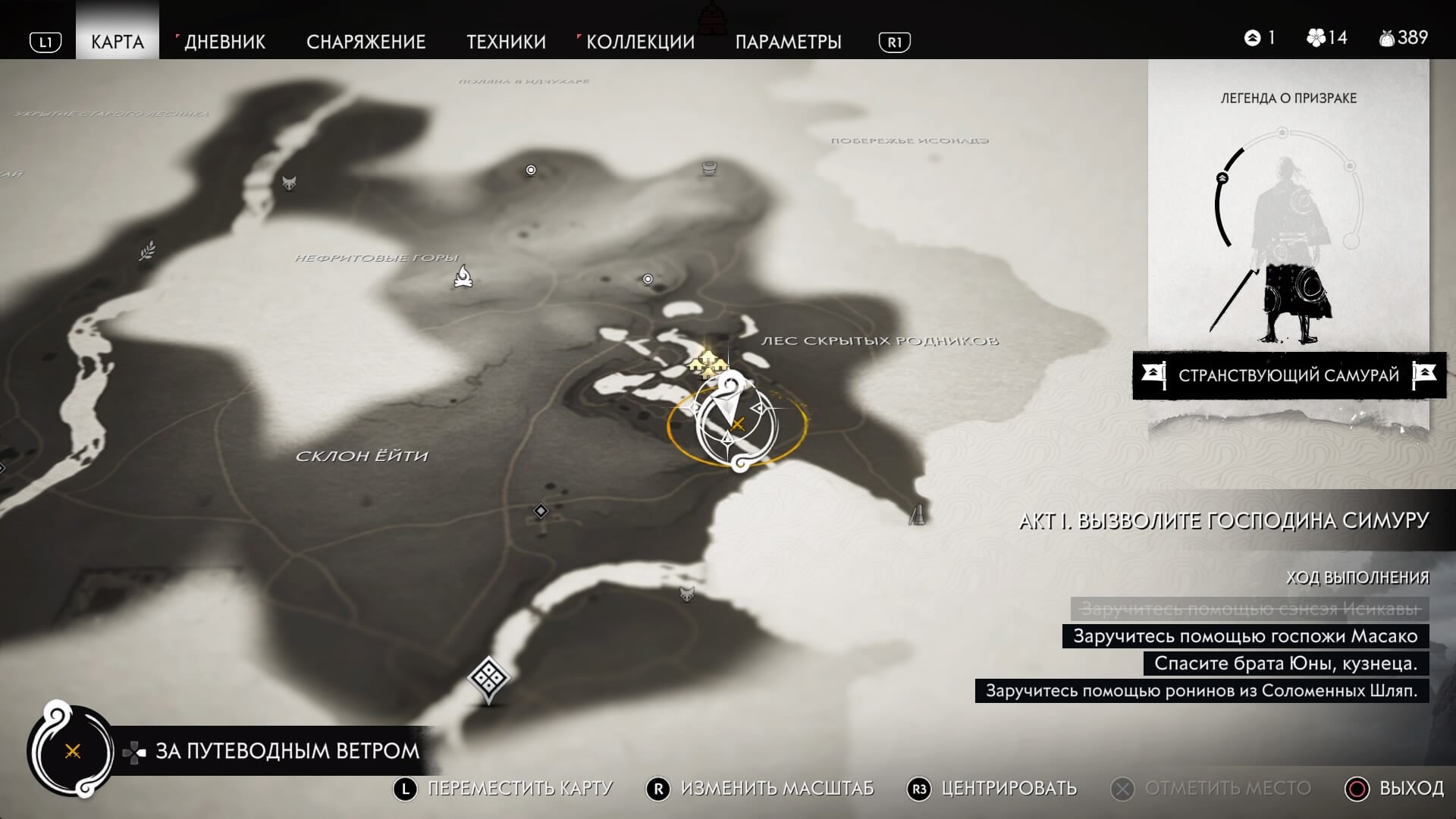
Task: Open the Параметры tab
Action: 788,42
